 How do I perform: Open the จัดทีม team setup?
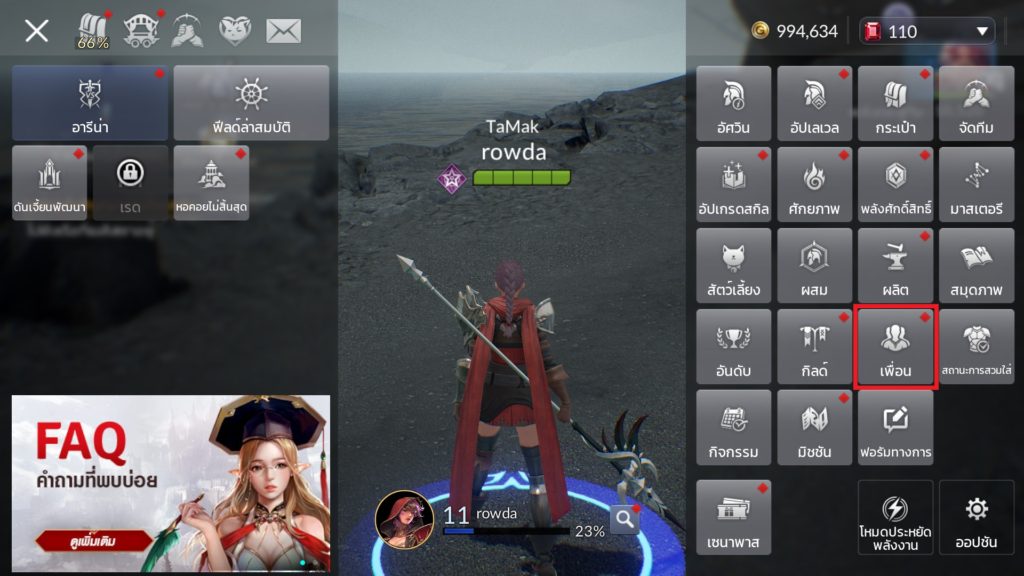[976, 103]
